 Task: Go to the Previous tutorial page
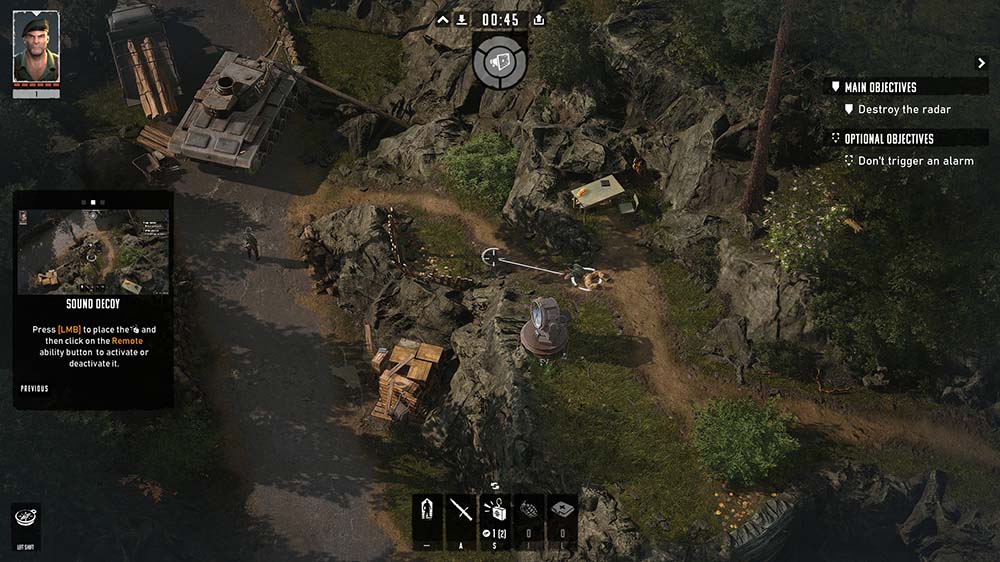tap(35, 389)
